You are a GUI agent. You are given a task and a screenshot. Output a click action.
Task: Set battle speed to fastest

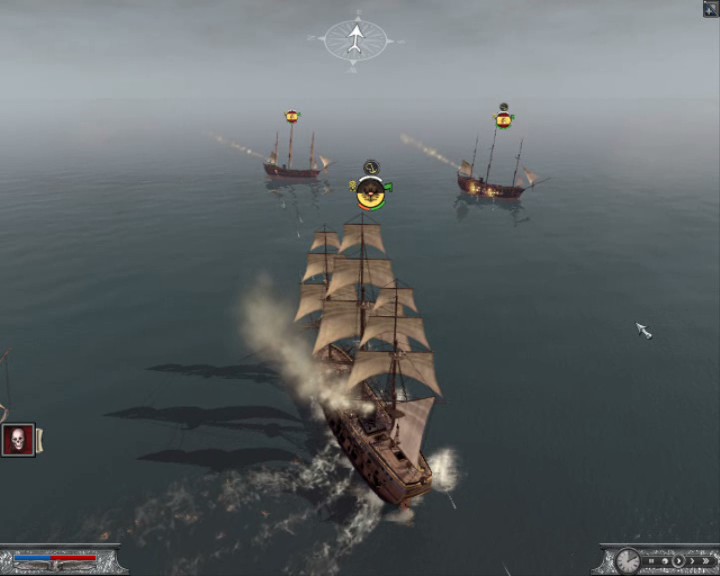tap(706, 561)
